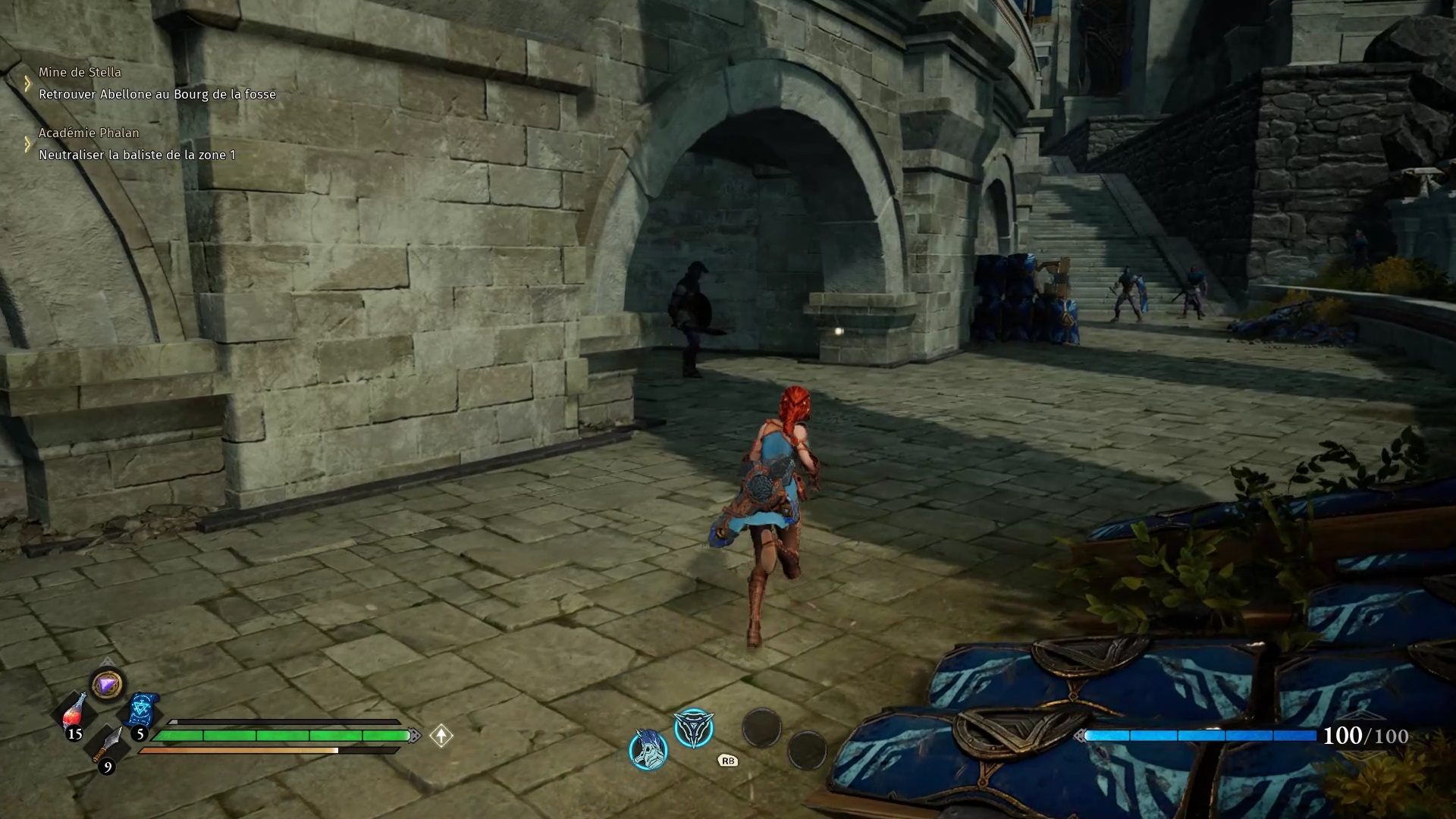Select the throwing dagger slot
Viewport: 1456px width, 819px height.
(108, 746)
